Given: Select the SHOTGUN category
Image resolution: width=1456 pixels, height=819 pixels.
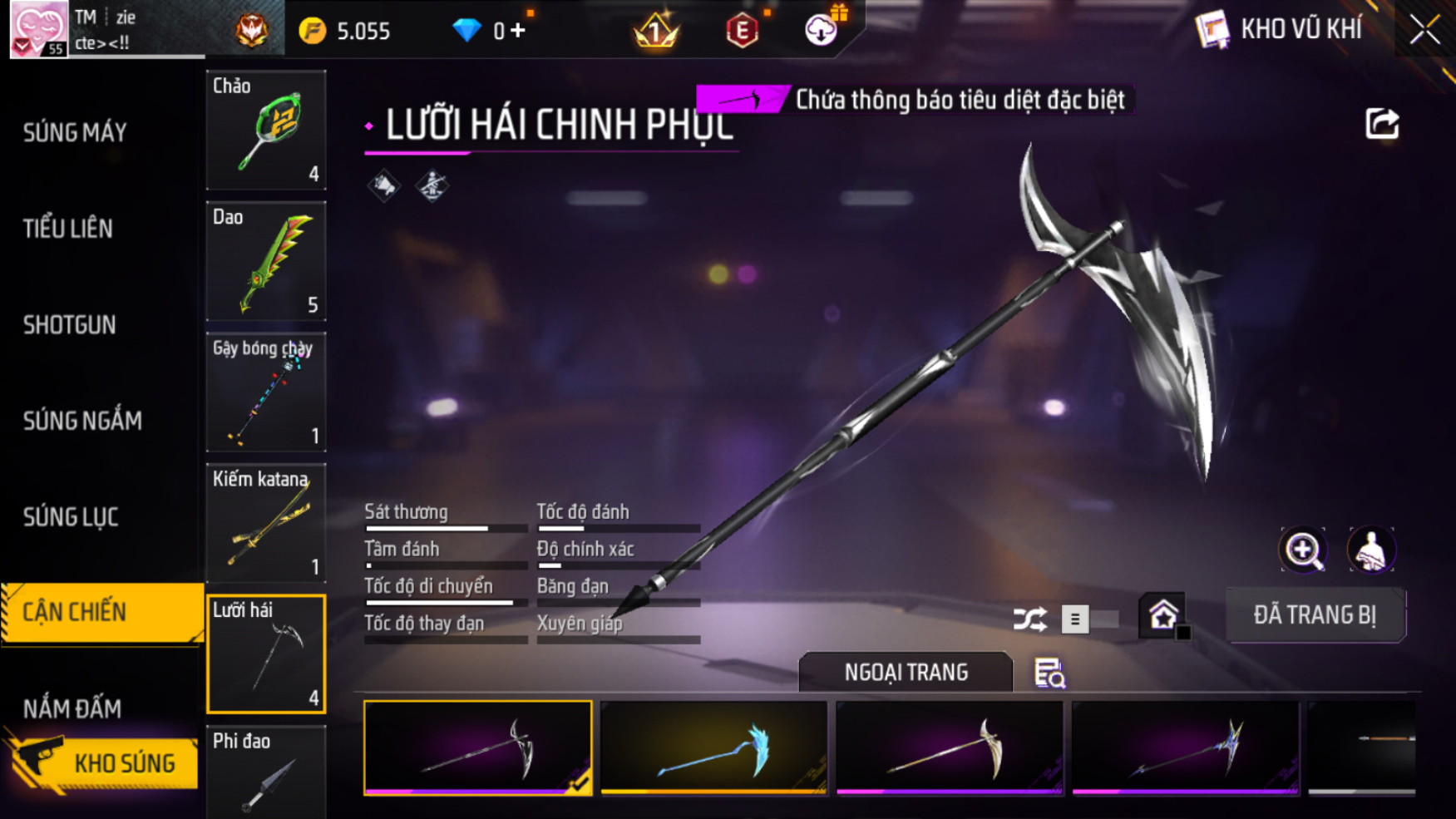Looking at the screenshot, I should point(70,325).
